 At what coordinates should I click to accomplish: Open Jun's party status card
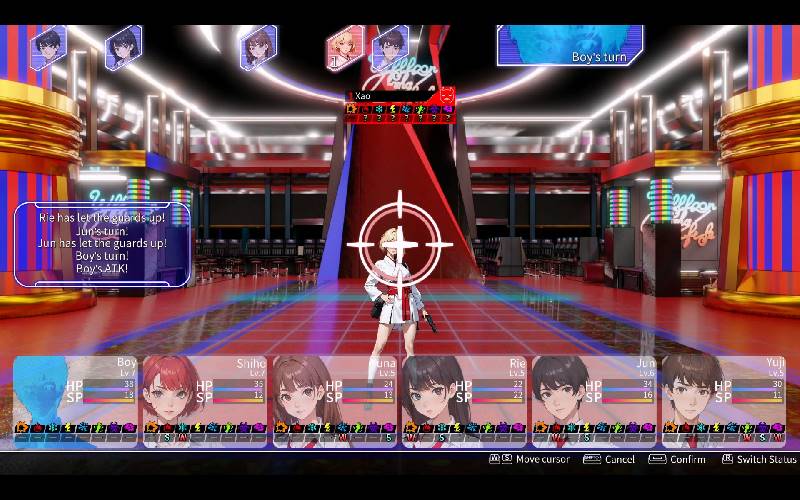pos(594,400)
